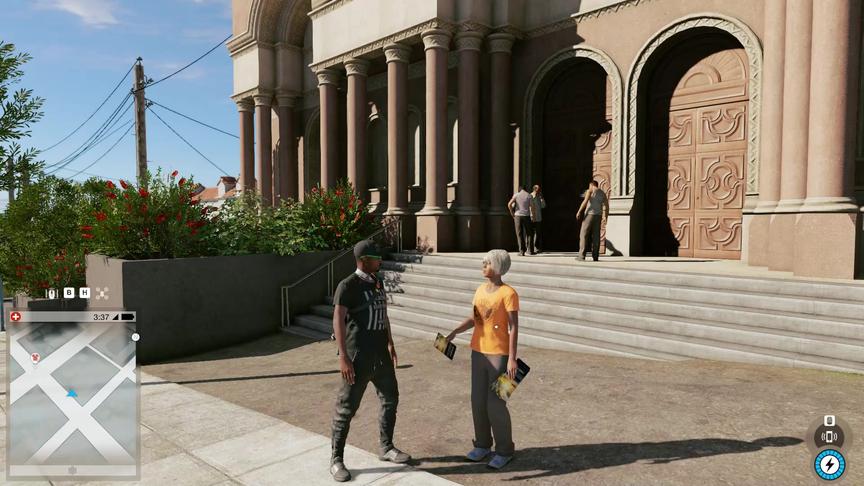Select the quadcopter drone icon above the minimap
This screenshot has height=486, width=864.
point(101,293)
